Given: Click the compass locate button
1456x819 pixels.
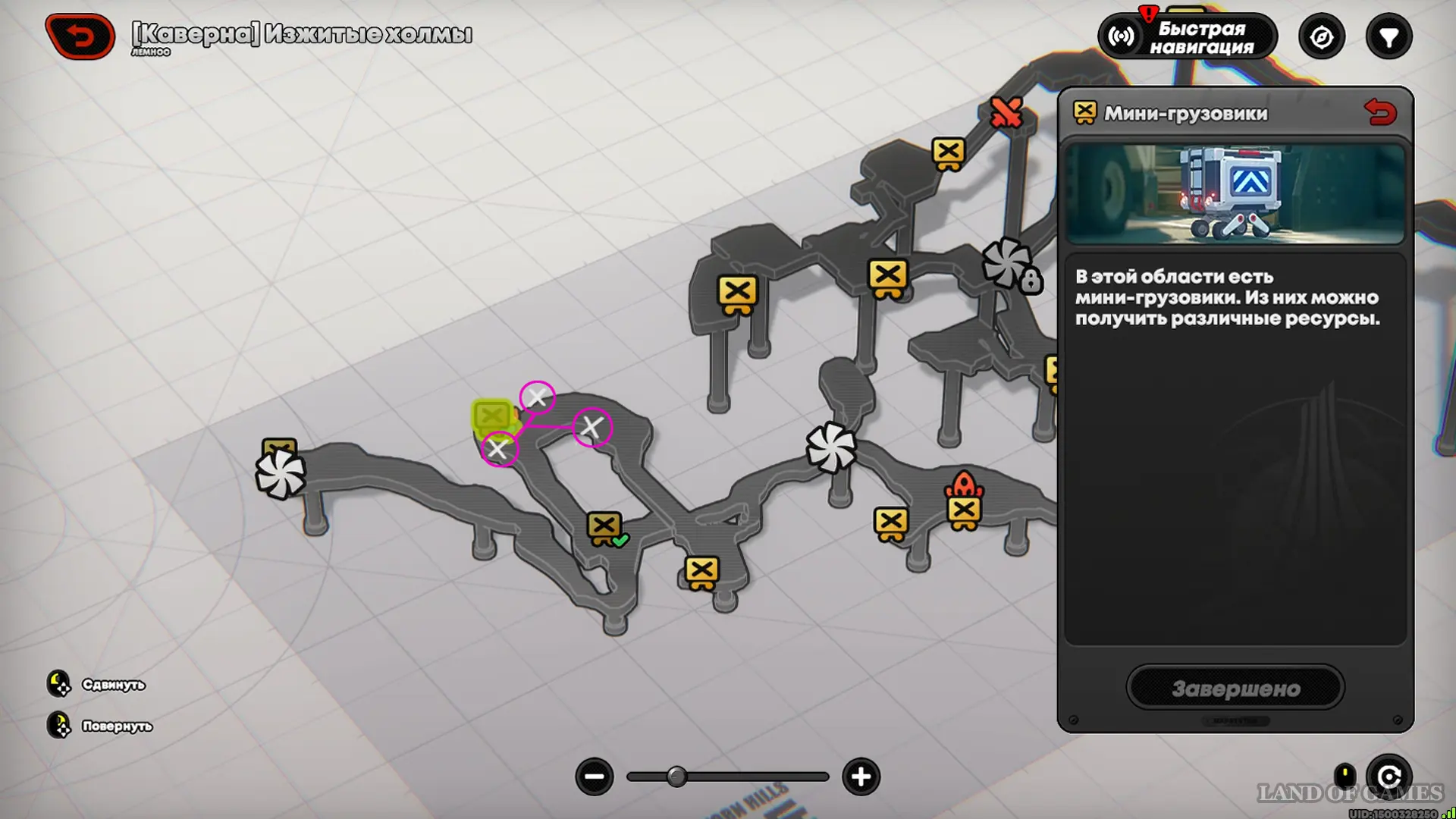Looking at the screenshot, I should click(1321, 37).
